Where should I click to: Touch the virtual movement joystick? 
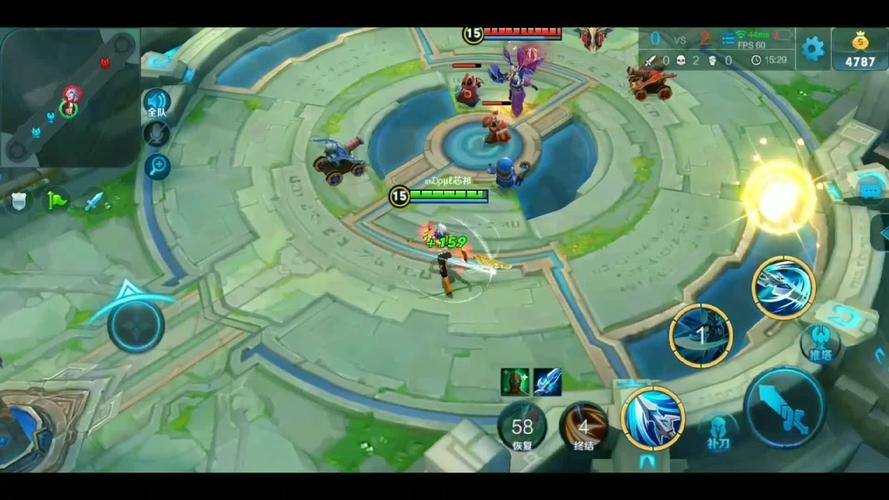(x=135, y=324)
